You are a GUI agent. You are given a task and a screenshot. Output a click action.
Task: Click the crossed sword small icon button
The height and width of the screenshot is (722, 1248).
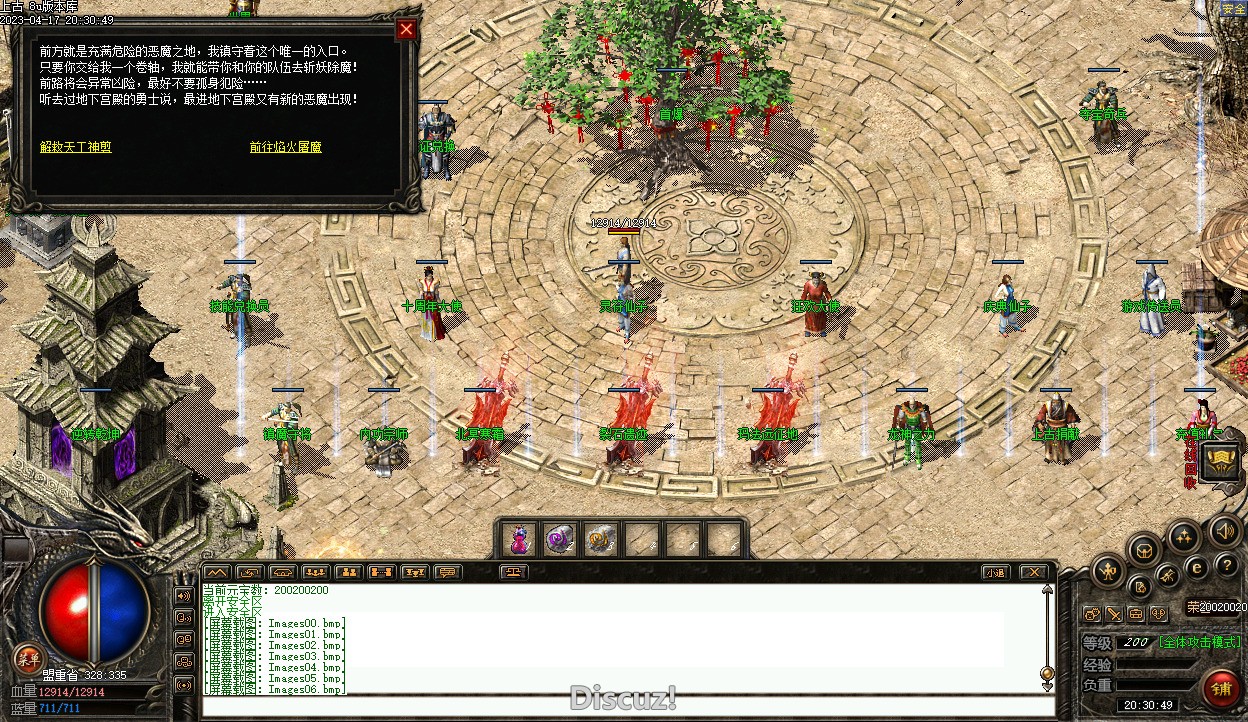(1113, 613)
